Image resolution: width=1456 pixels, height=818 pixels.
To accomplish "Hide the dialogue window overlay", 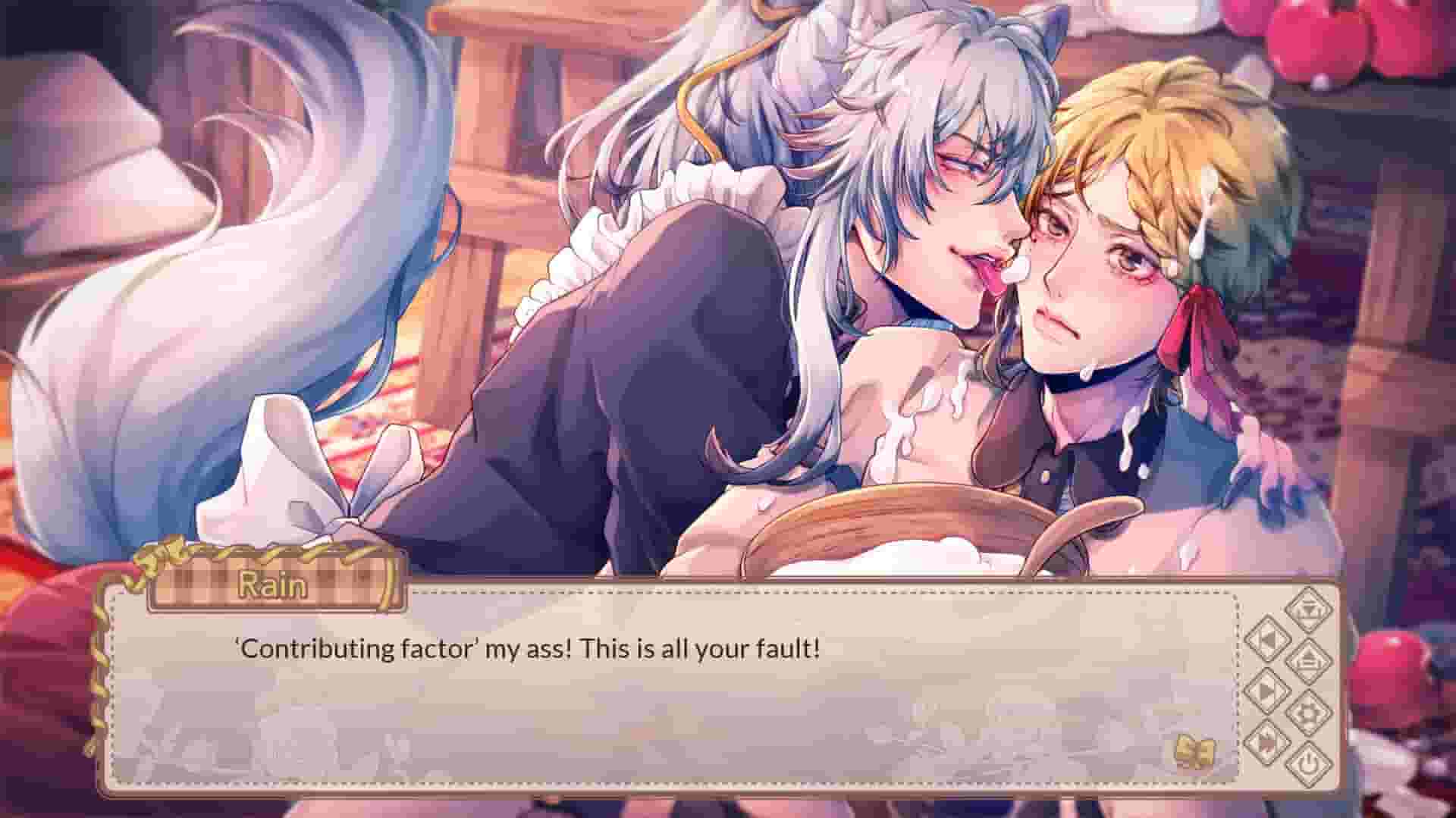I will [1309, 762].
